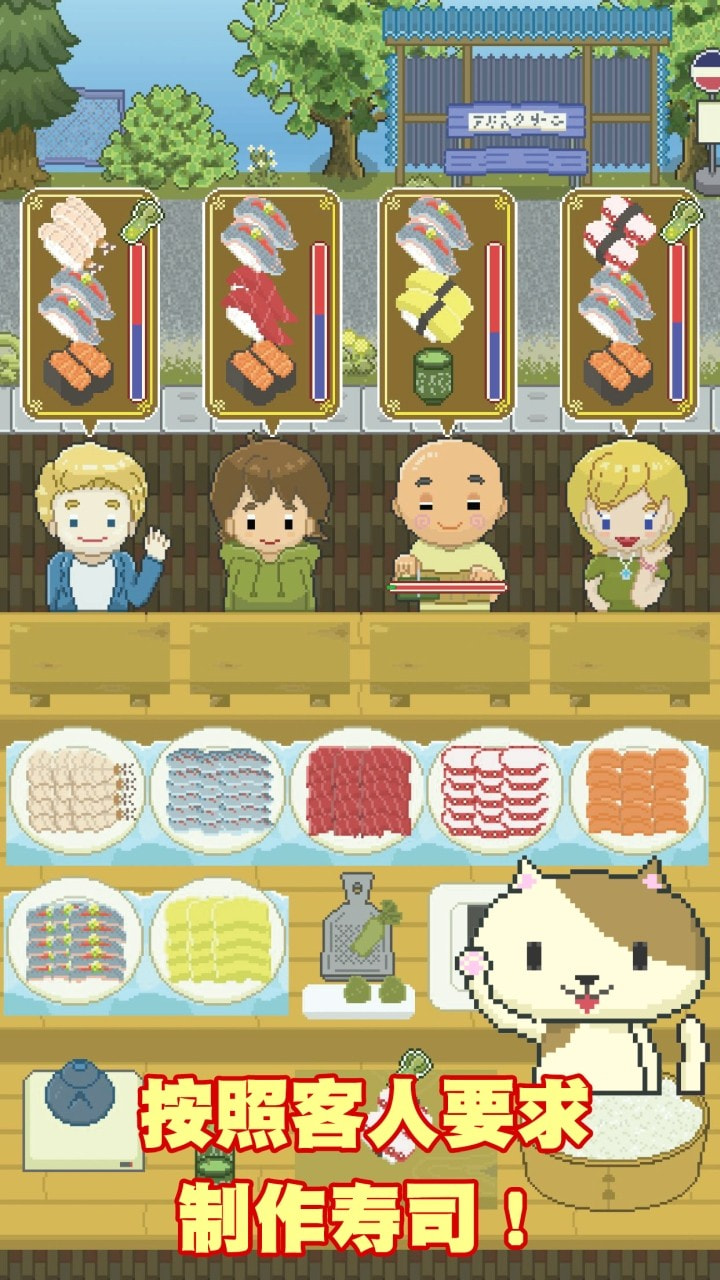720x1280 pixels.
Task: Pick the plain silver fish slices plate
Action: (x=219, y=790)
